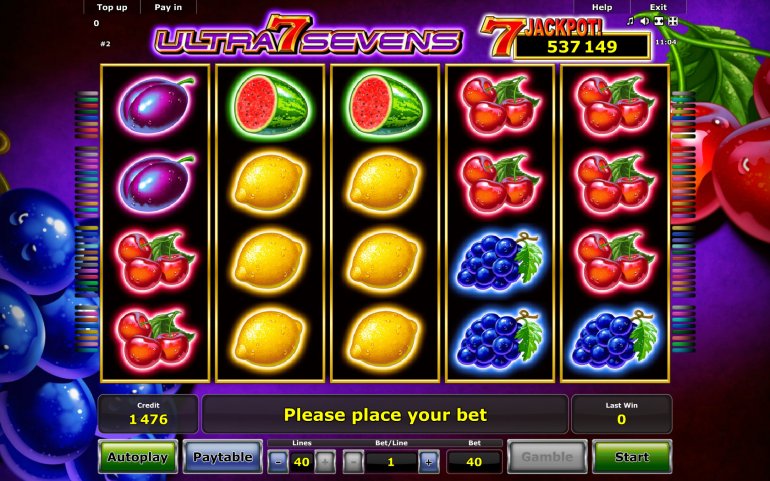Lower the Bet/Line amount

click(x=353, y=461)
